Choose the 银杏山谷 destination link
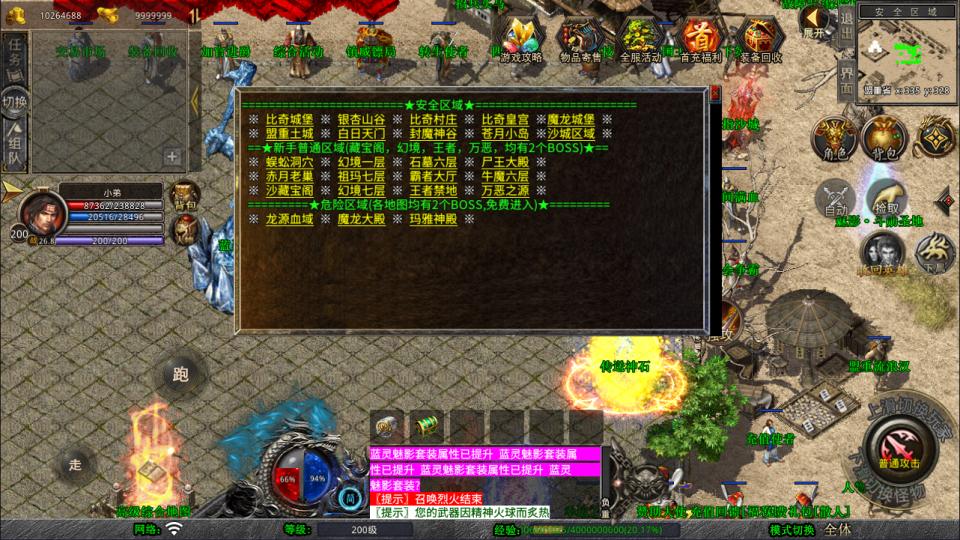Image resolution: width=960 pixels, height=540 pixels. click(360, 119)
